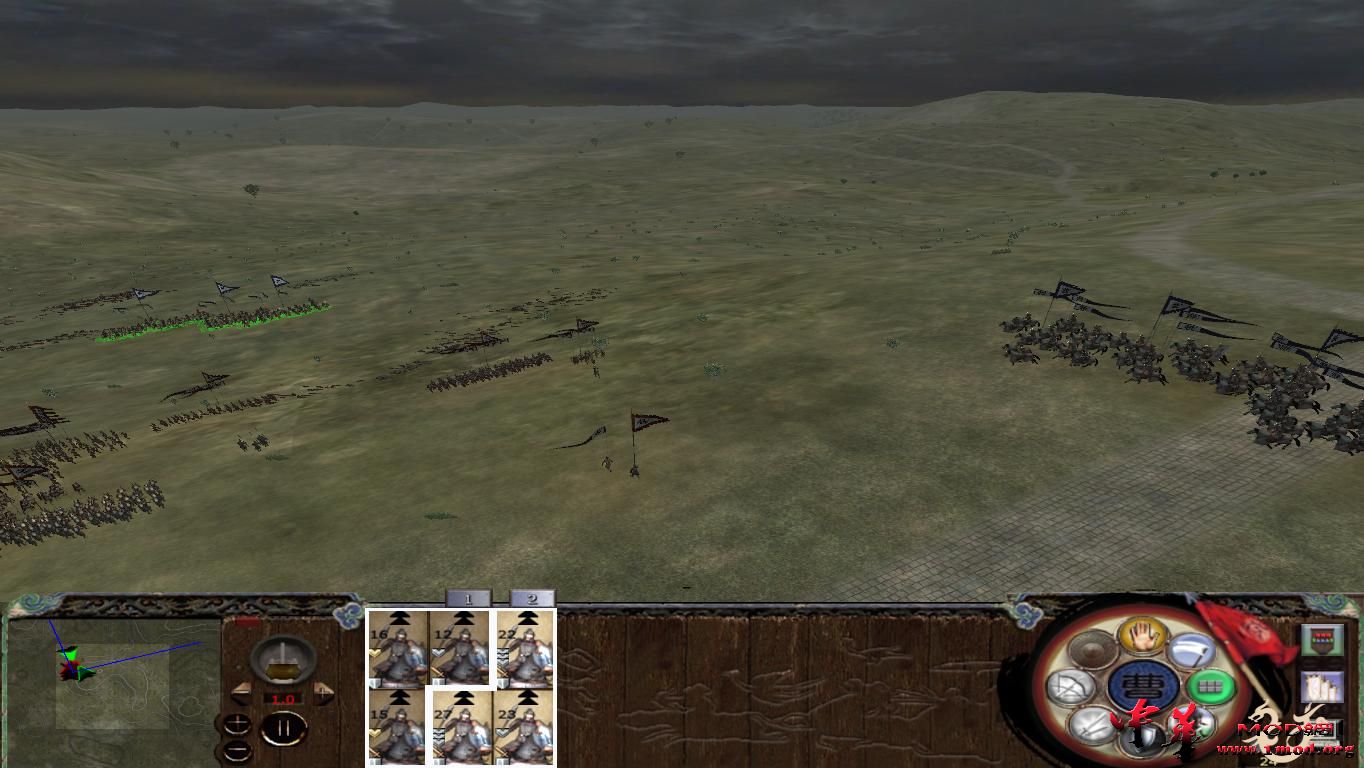
Task: Open the scrolls panel icon on the far right
Action: pos(1323,688)
